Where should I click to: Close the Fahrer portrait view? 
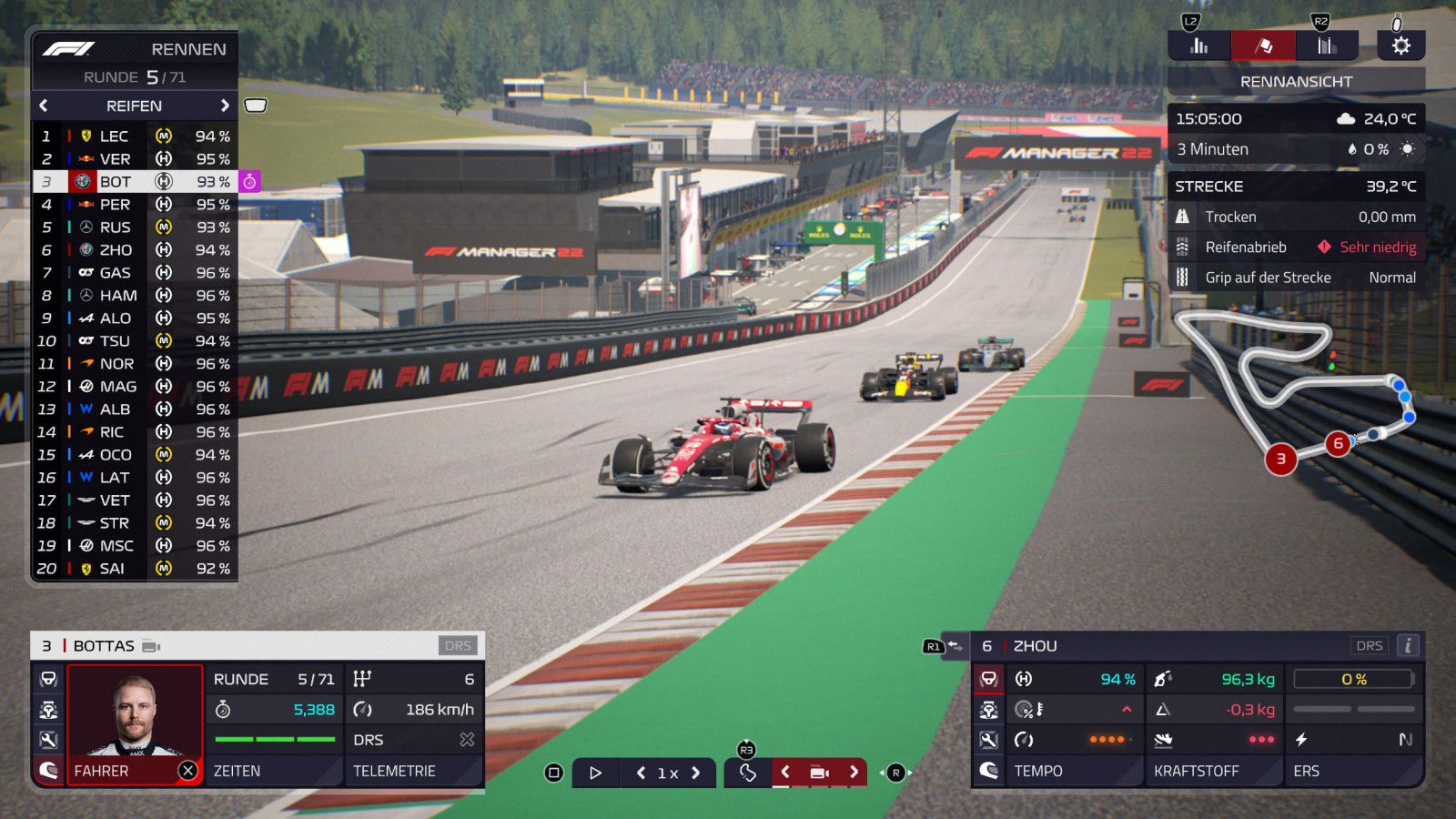tap(187, 771)
